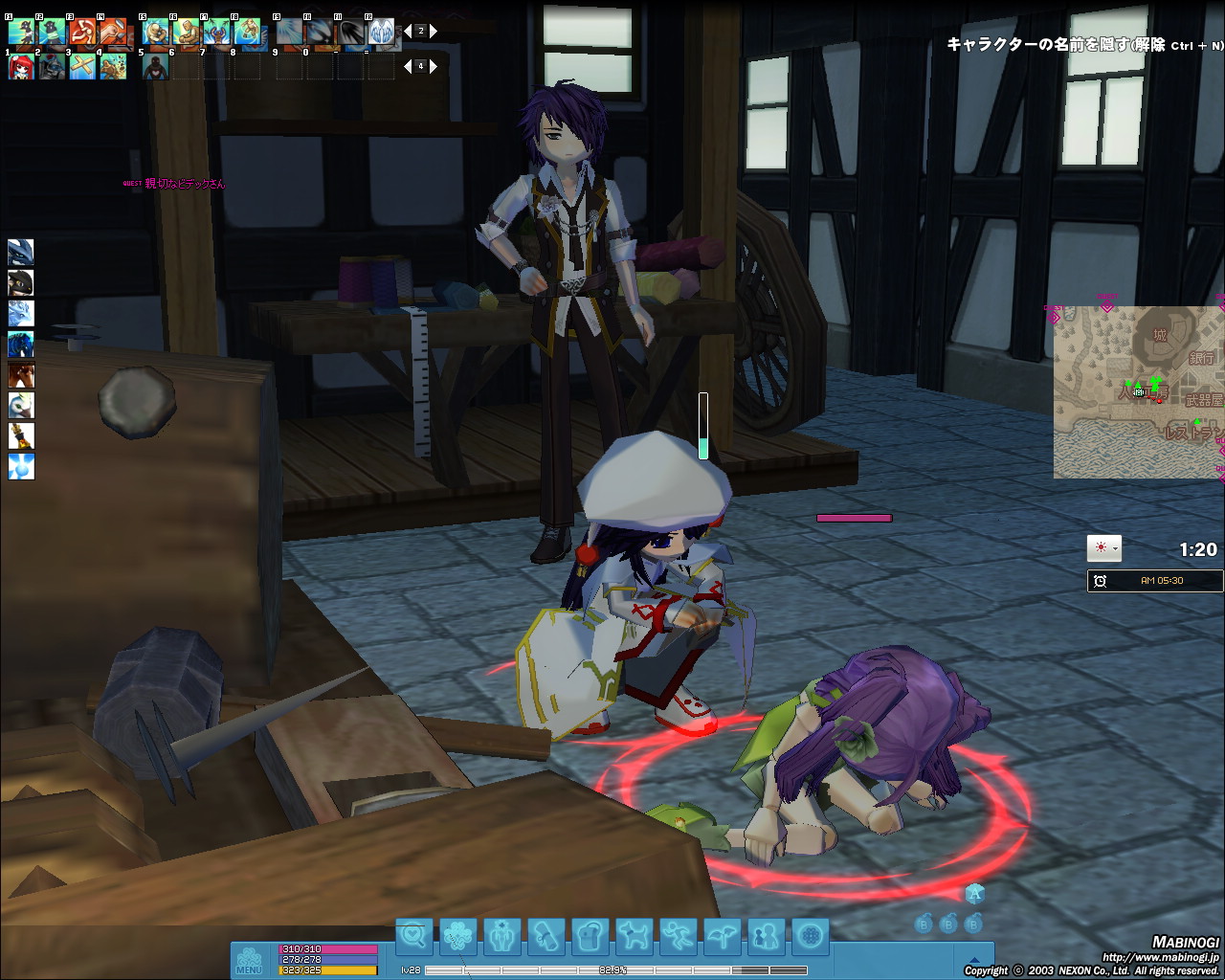Viewport: 1225px width, 980px height.
Task: Summon the black dragon pet portrait
Action: point(21,282)
